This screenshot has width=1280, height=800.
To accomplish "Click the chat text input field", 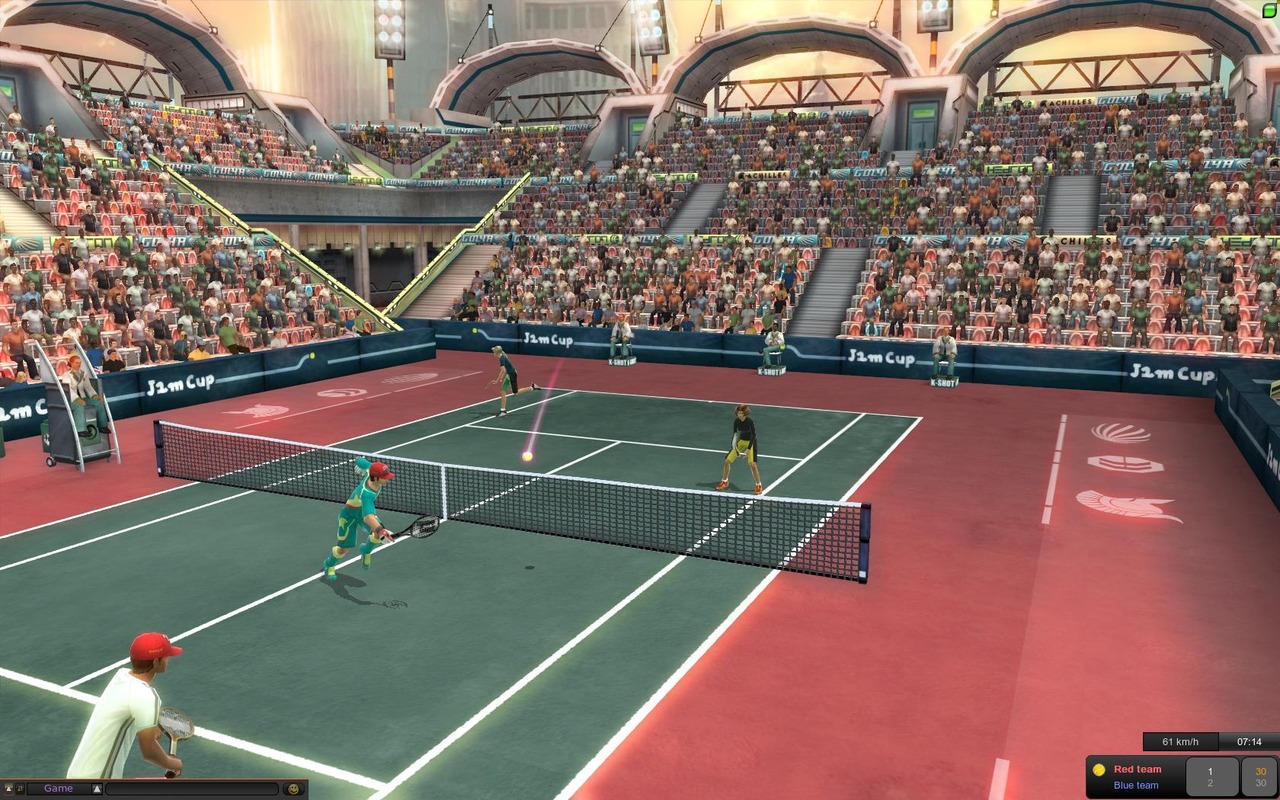I will [x=192, y=789].
